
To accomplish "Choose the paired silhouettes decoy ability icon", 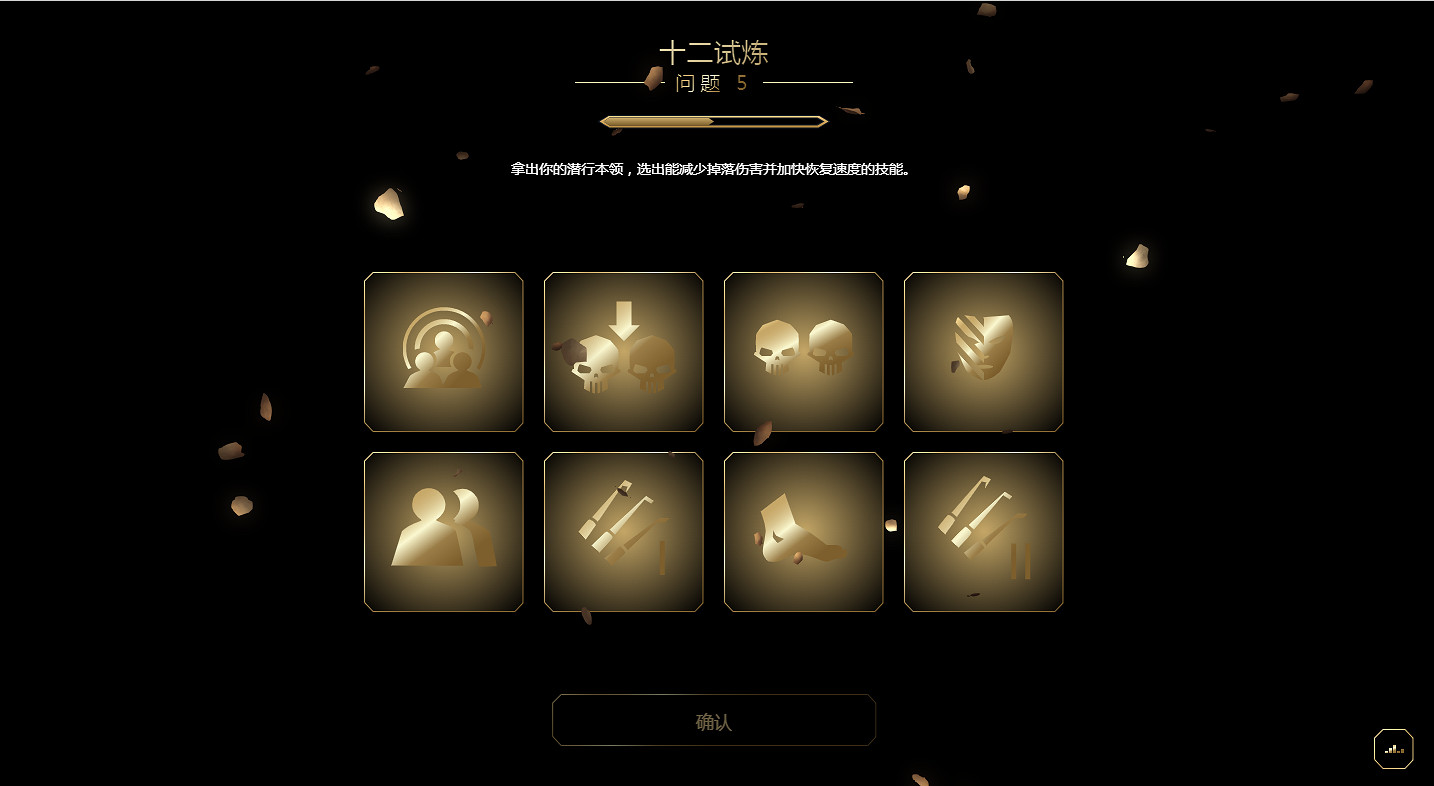I will pos(443,531).
